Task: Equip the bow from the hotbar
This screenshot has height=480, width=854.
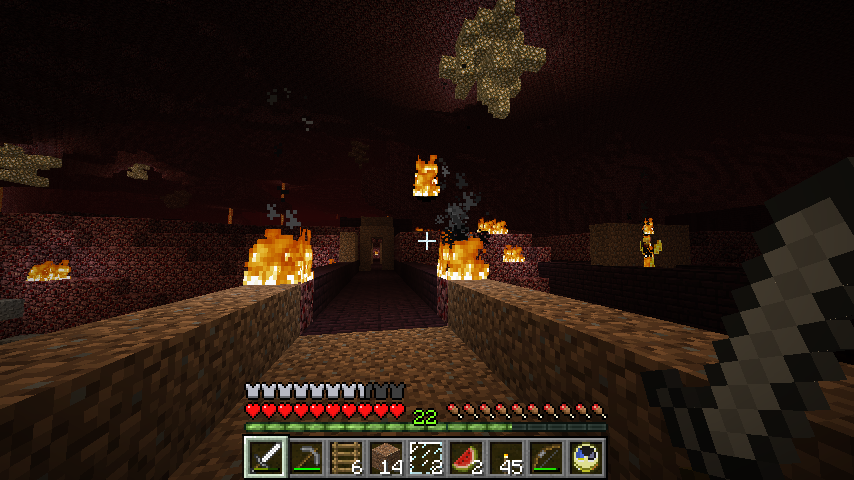Action: 546,458
